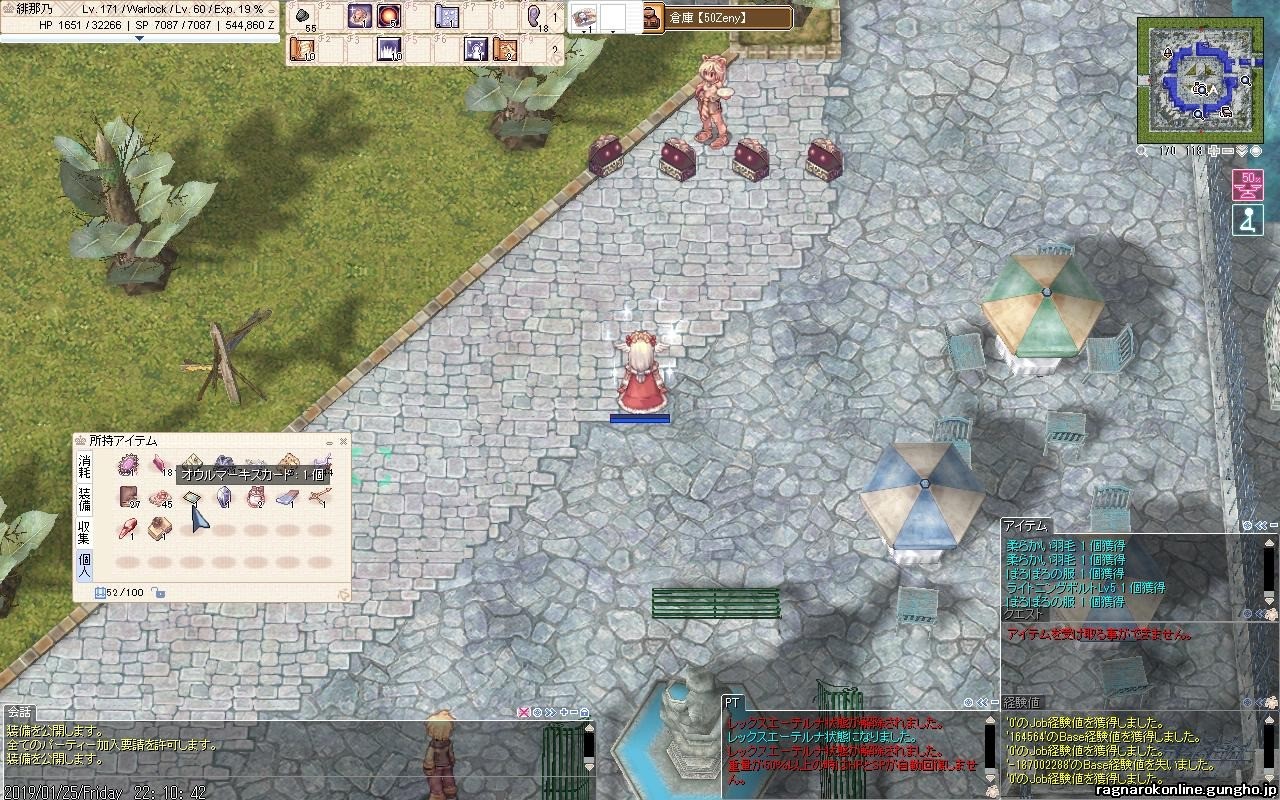Click the pink 50% weight status icon

1247,185
